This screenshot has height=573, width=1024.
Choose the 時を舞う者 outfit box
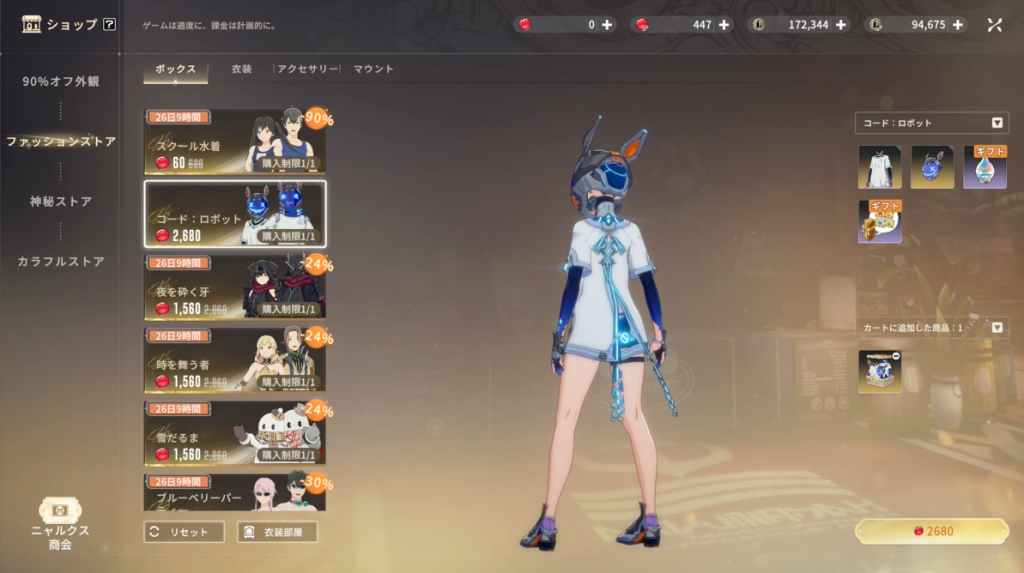coord(234,358)
